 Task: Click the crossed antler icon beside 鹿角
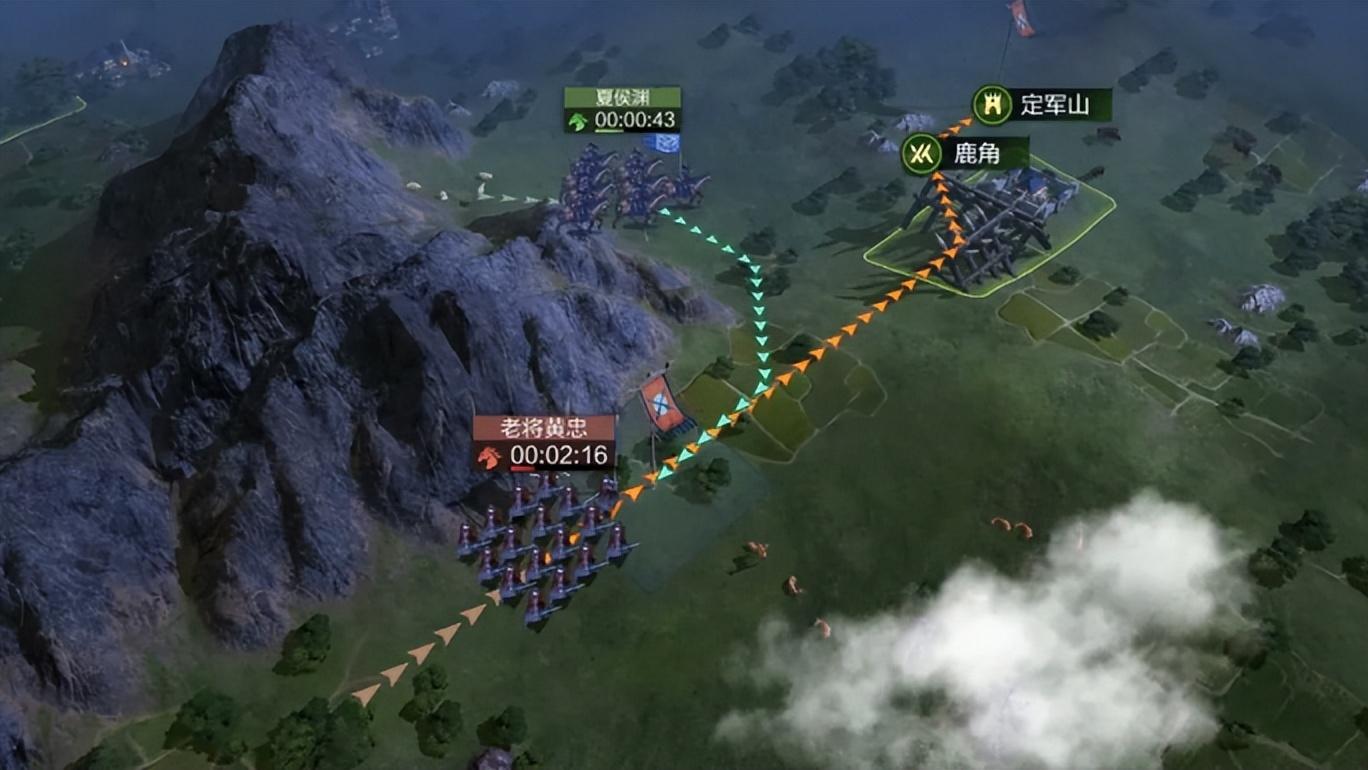(919, 154)
